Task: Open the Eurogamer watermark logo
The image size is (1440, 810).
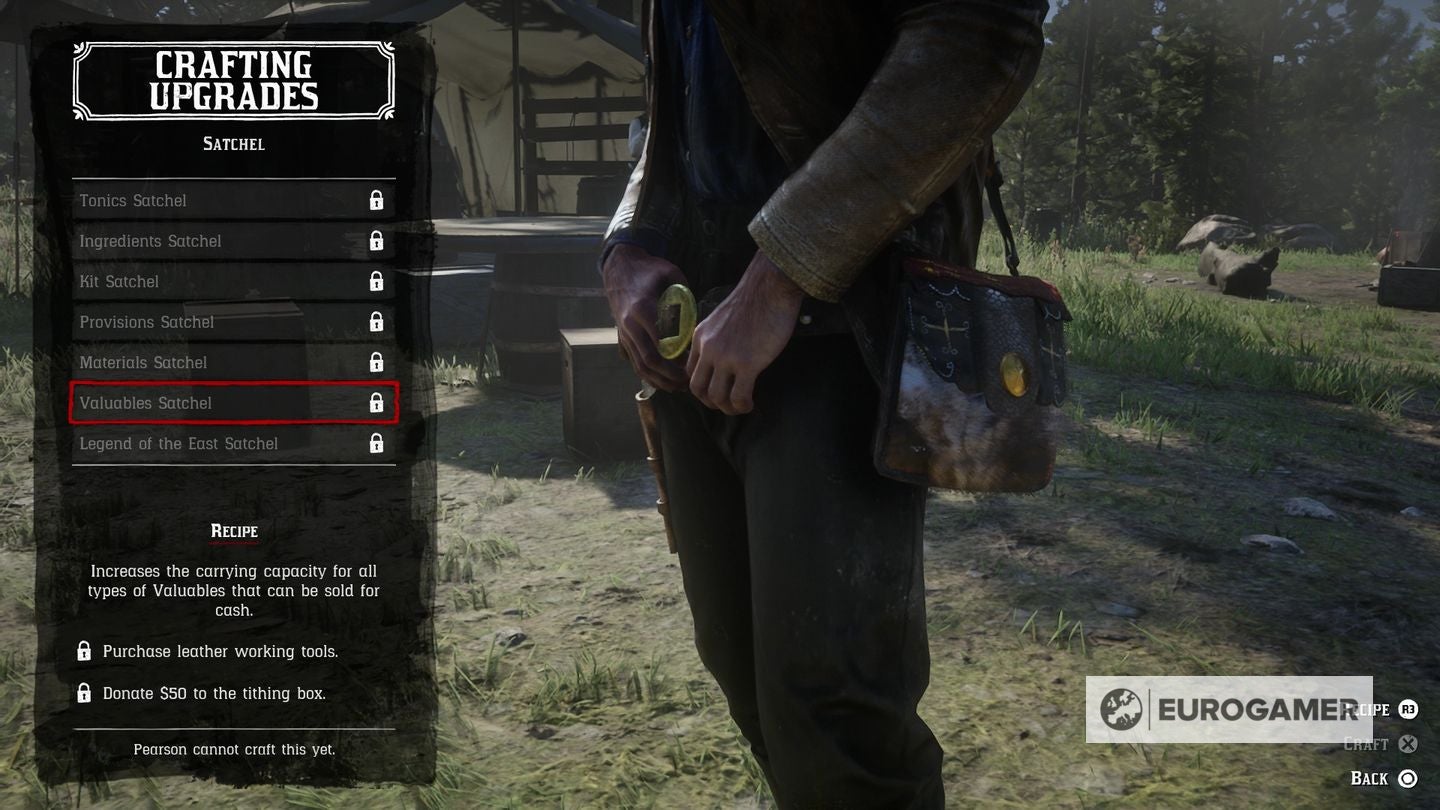Action: 1228,709
